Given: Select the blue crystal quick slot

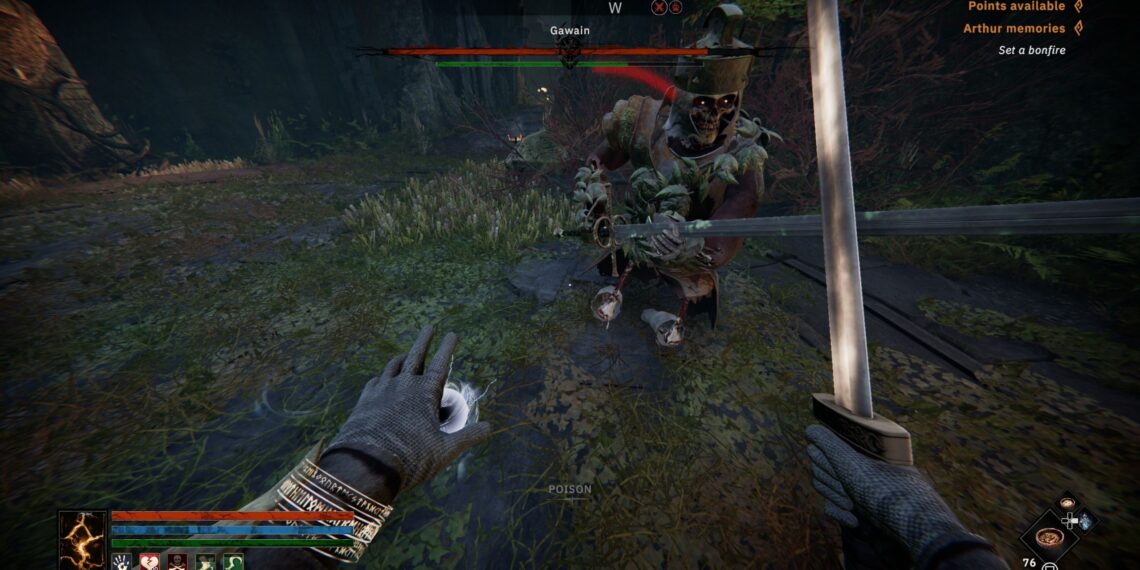Looking at the screenshot, I should pos(1086,521).
